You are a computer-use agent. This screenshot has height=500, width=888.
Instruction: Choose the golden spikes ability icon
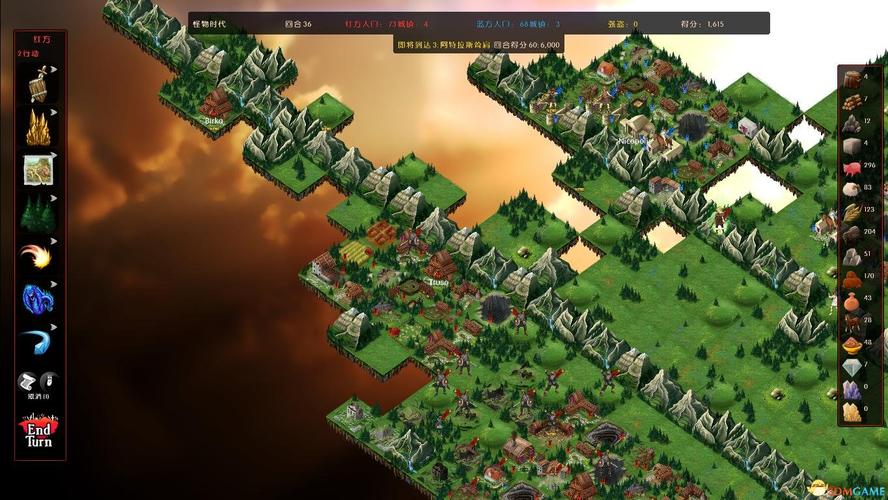point(39,127)
